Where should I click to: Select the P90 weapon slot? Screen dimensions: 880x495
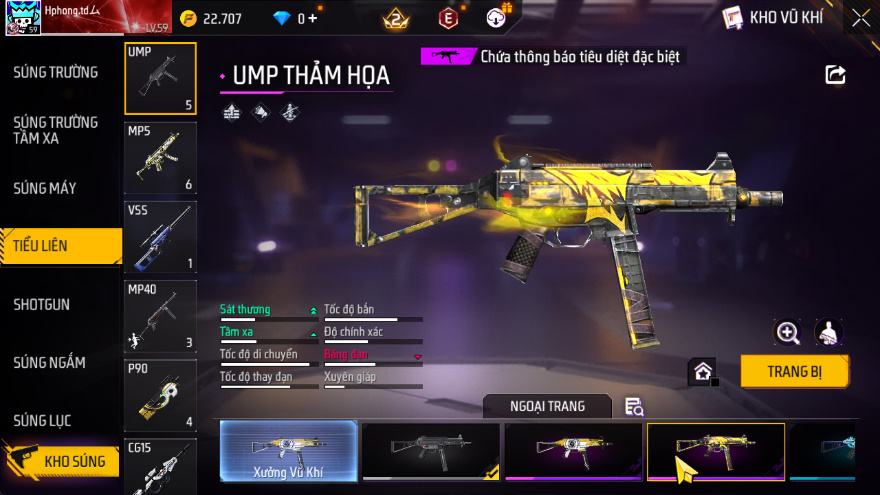pyautogui.click(x=160, y=395)
